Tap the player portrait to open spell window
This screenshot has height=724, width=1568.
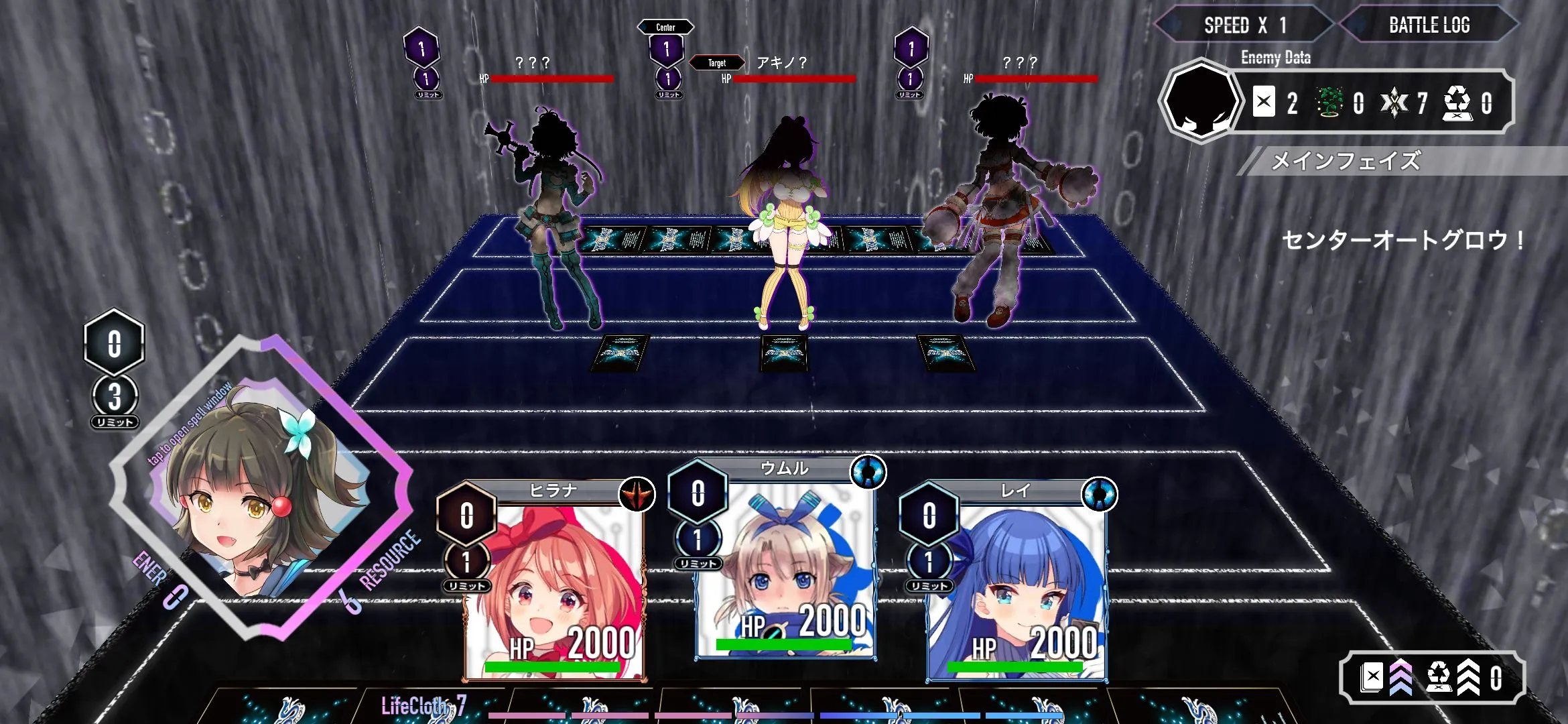[261, 489]
